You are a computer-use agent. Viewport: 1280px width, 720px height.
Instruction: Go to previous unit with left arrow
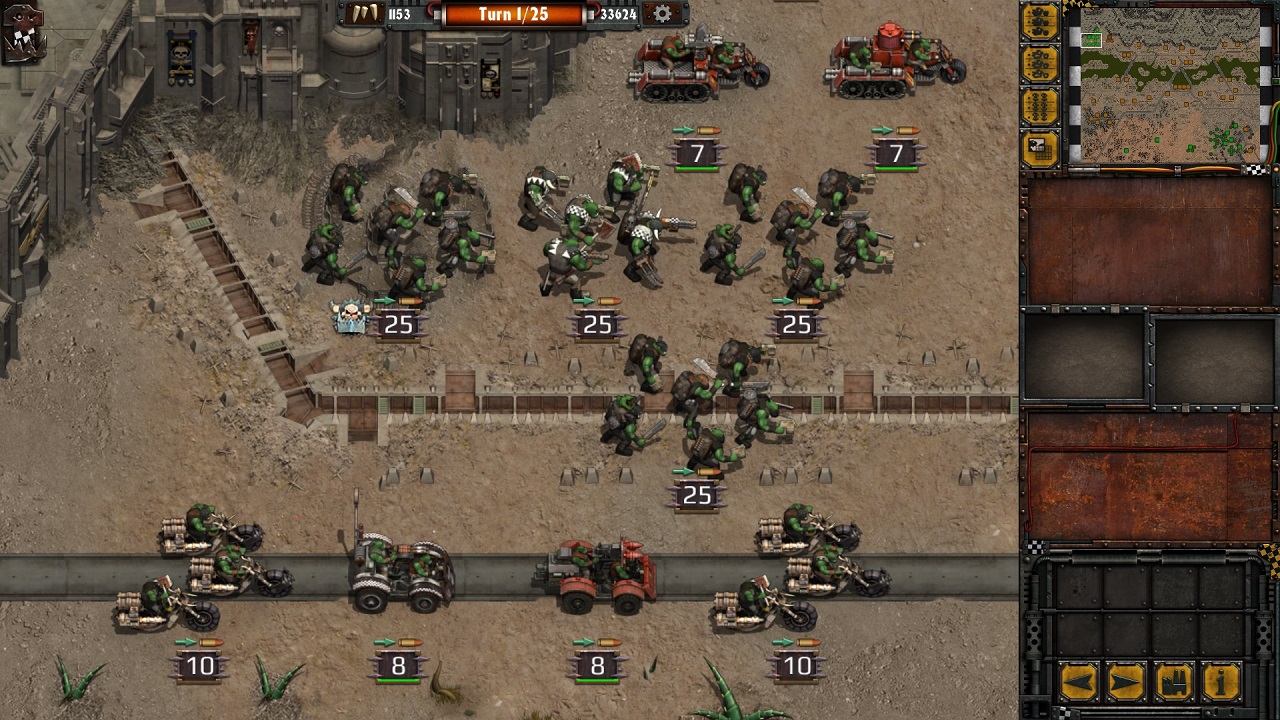(x=1080, y=682)
